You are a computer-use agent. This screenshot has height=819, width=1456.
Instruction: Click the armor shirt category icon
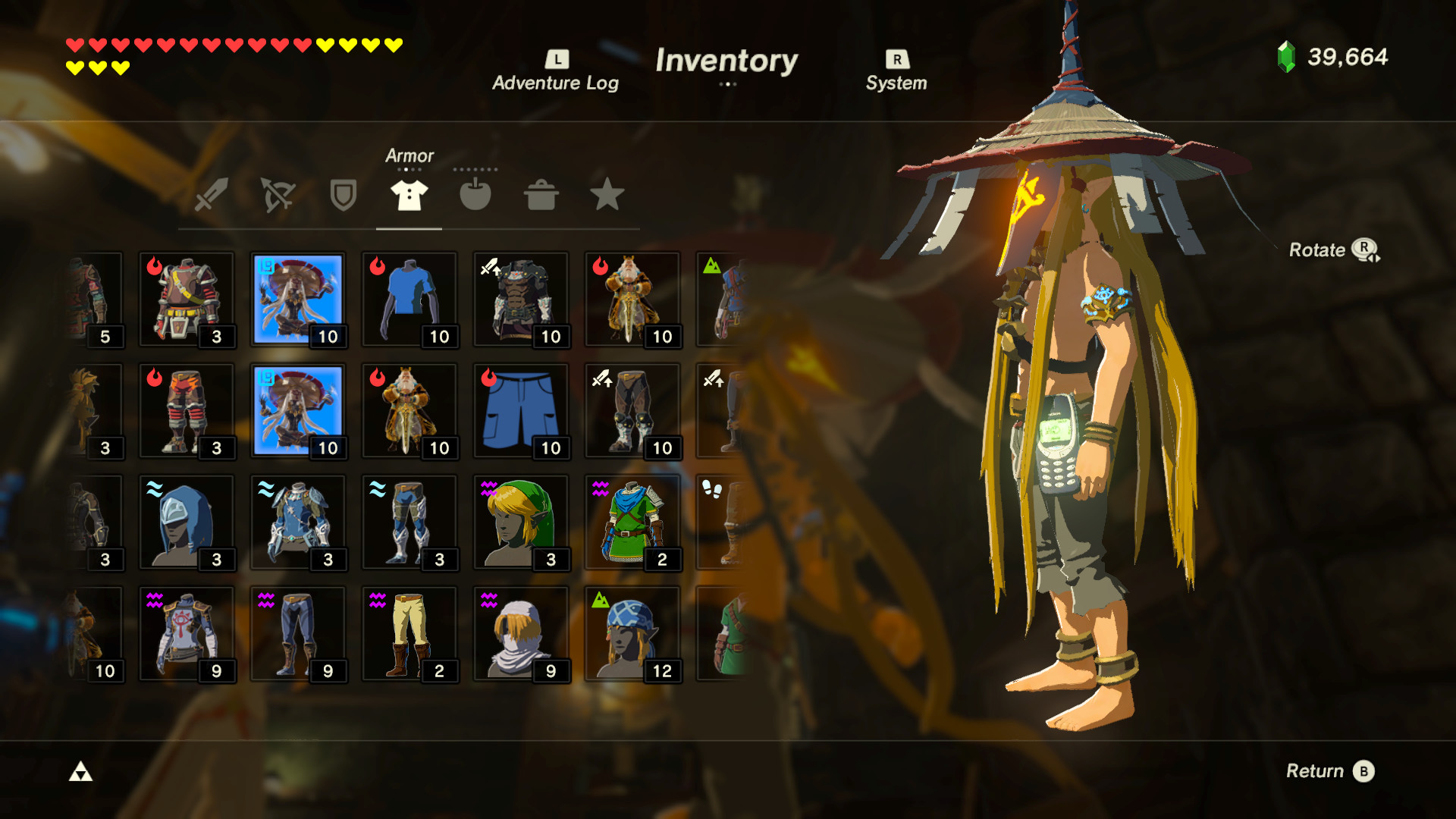[408, 196]
